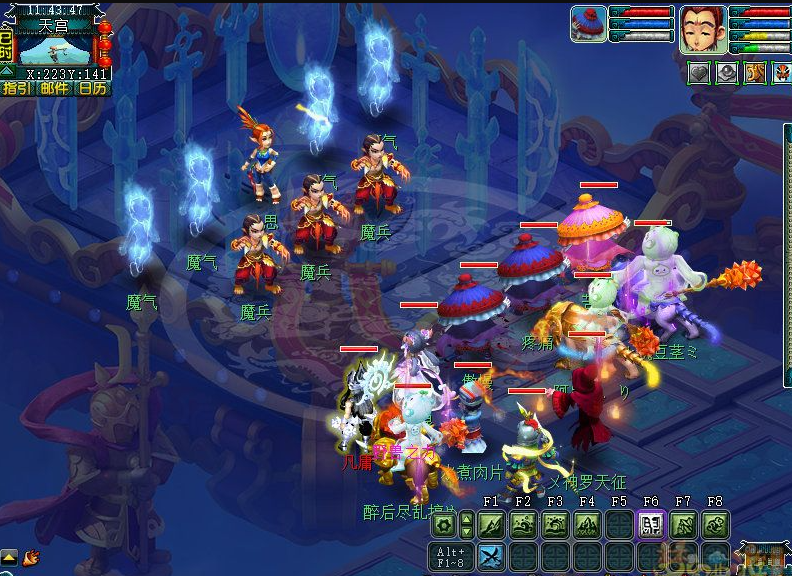
Task: Use the F4 mountain-peak skill
Action: pos(586,524)
